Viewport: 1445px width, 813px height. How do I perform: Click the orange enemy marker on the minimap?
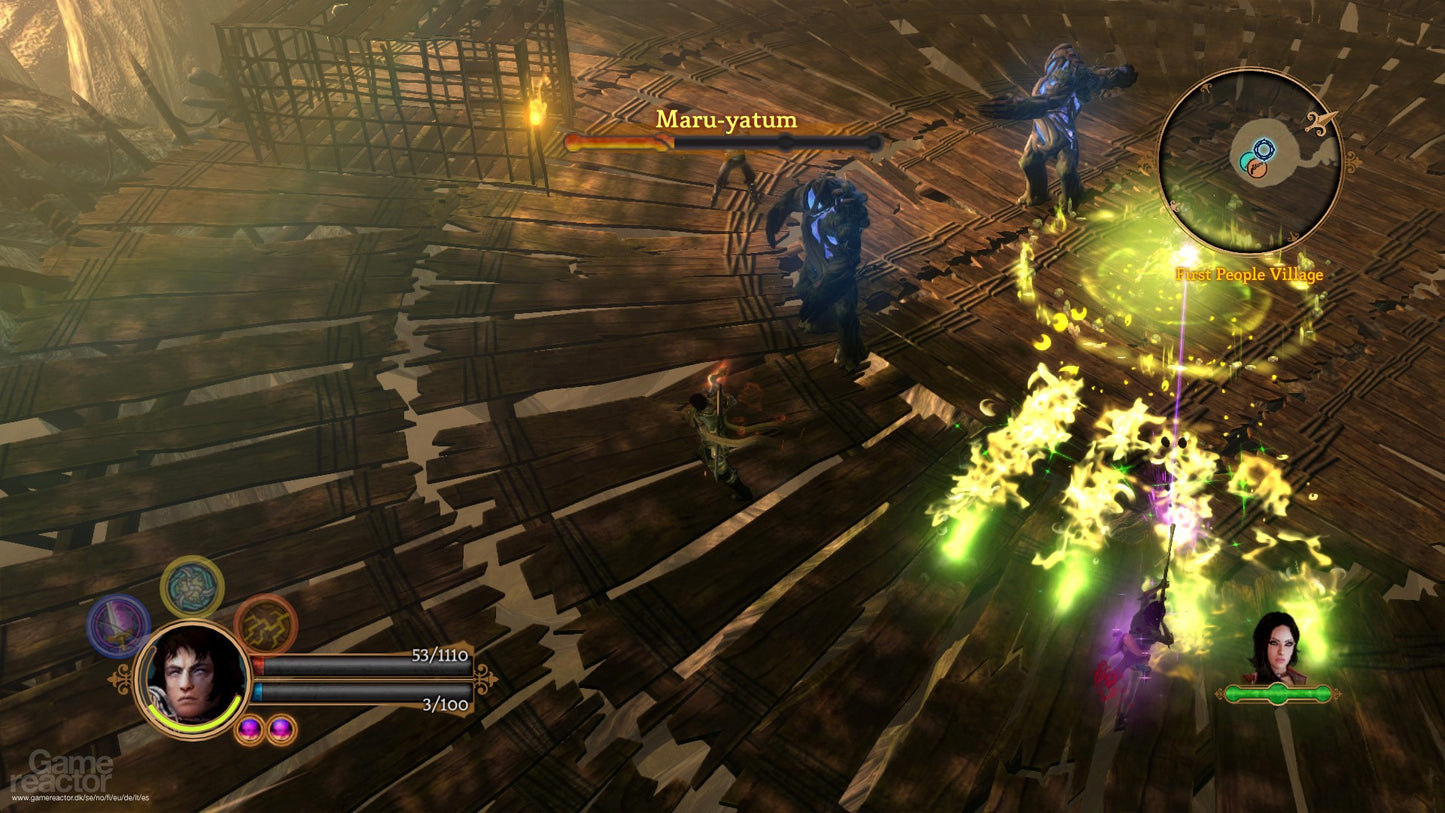point(1258,169)
